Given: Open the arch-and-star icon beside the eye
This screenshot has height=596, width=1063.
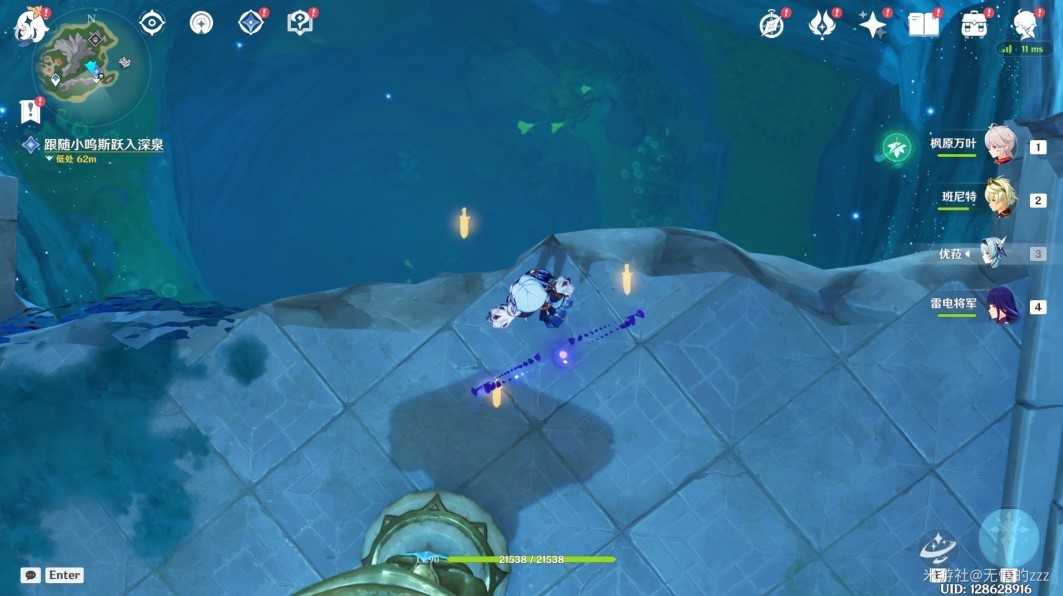Looking at the screenshot, I should (x=201, y=22).
